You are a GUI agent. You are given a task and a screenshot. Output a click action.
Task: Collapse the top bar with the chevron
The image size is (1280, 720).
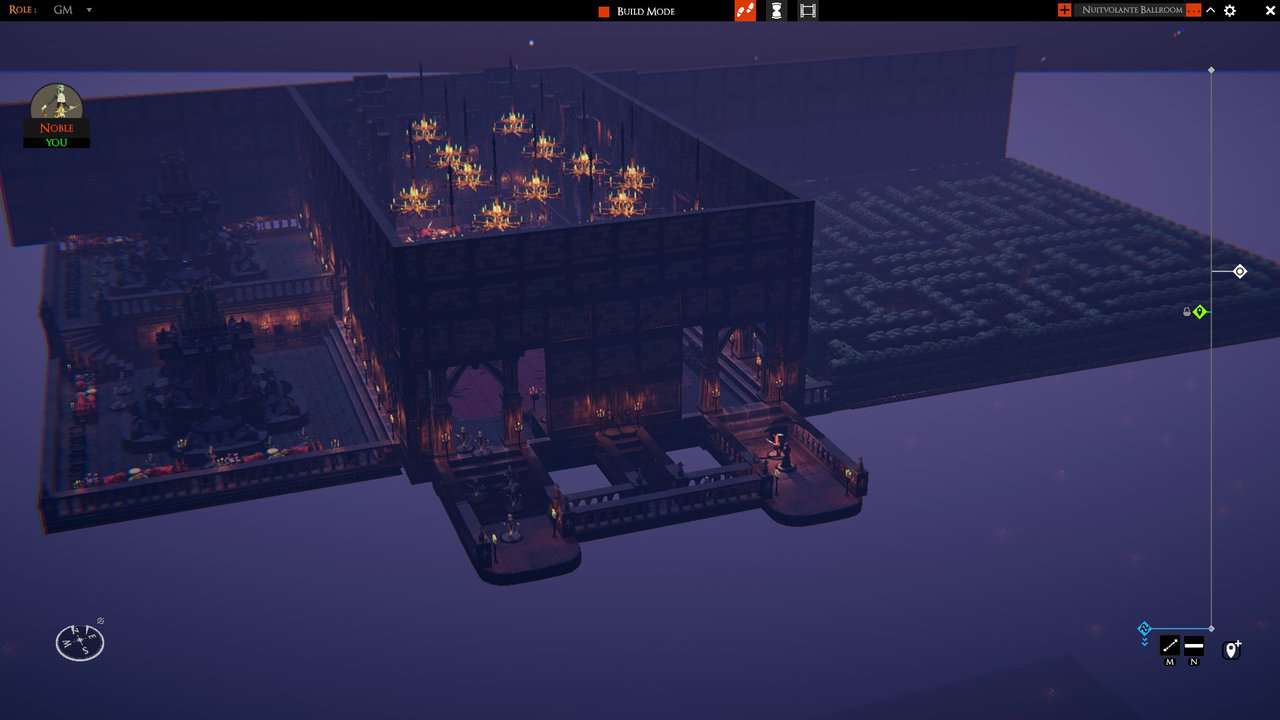tap(1210, 10)
